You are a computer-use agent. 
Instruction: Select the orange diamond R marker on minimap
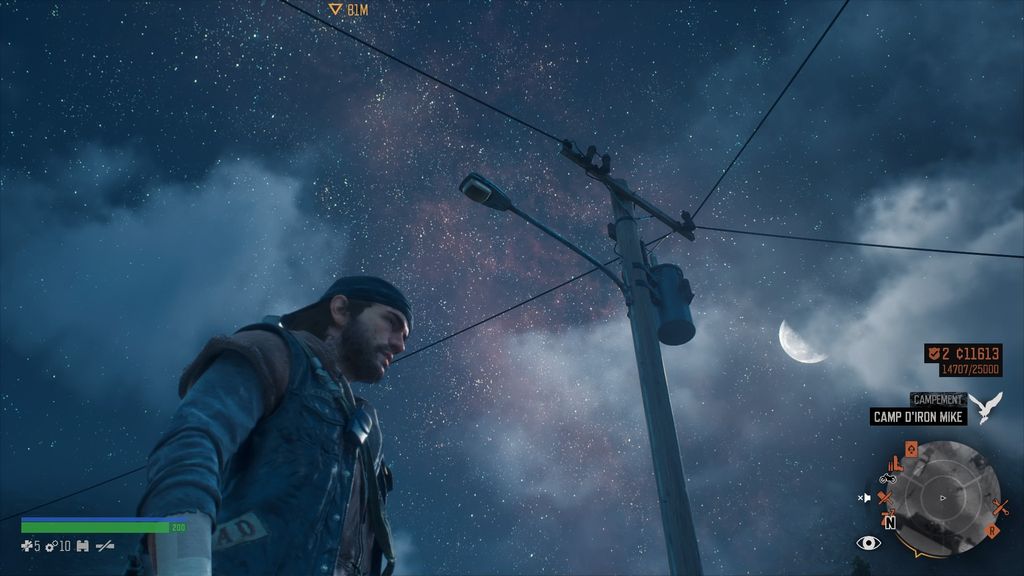(993, 531)
